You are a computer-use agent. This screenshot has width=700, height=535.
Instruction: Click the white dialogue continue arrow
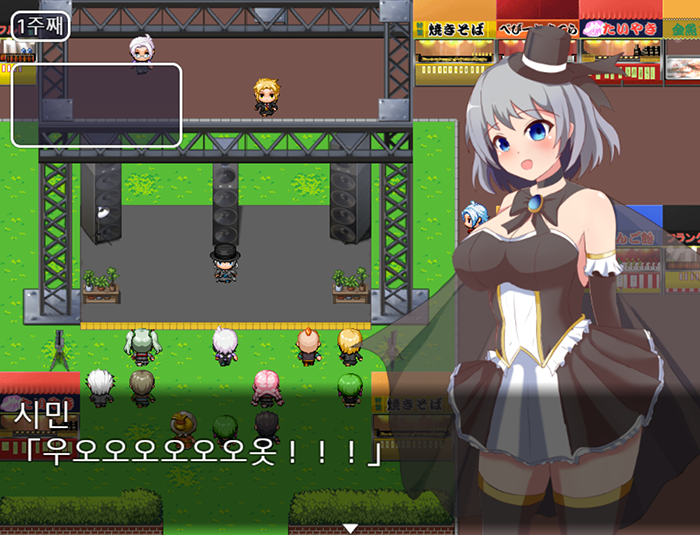coord(350,527)
